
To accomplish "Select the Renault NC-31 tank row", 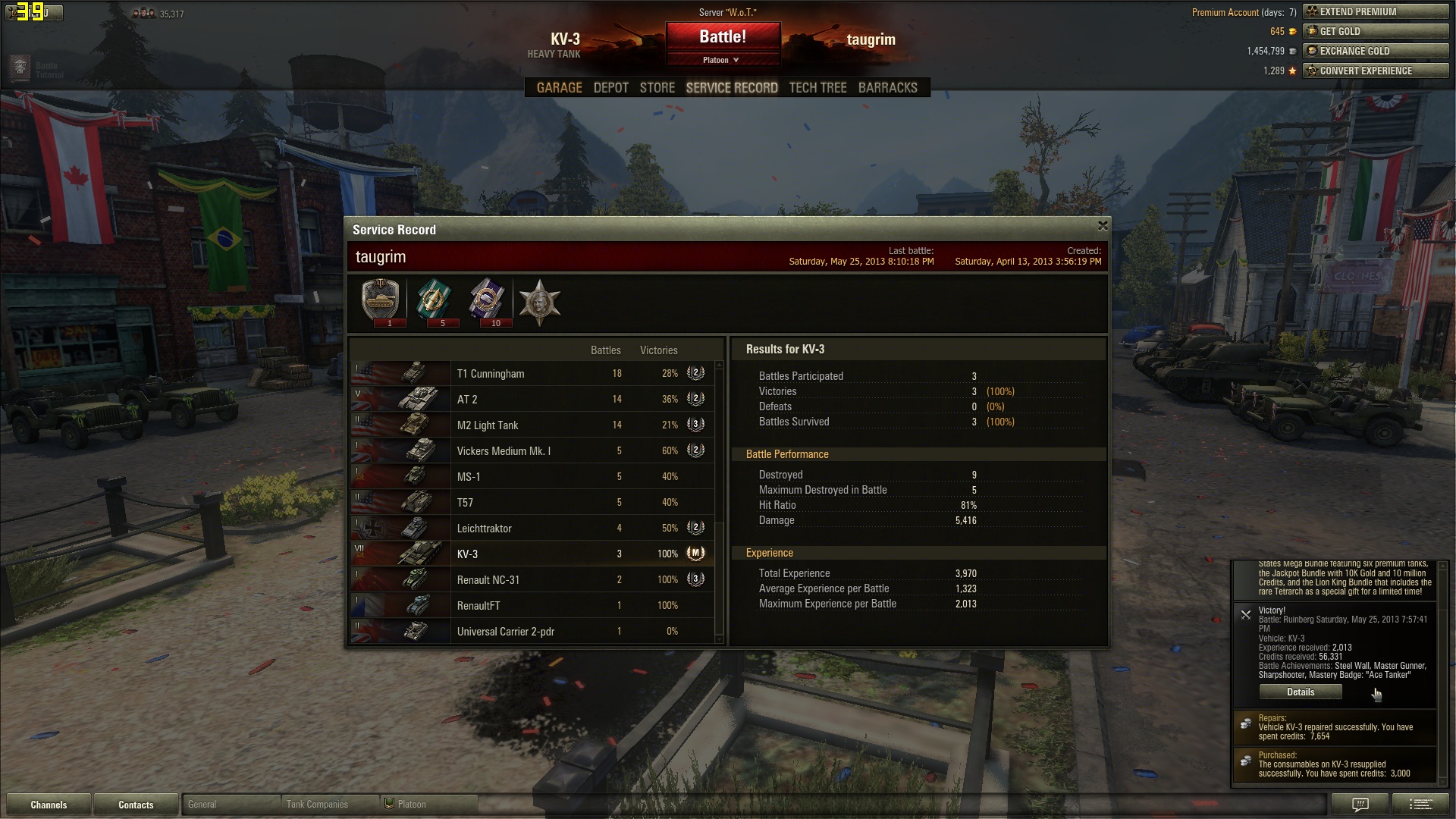I will pyautogui.click(x=531, y=580).
